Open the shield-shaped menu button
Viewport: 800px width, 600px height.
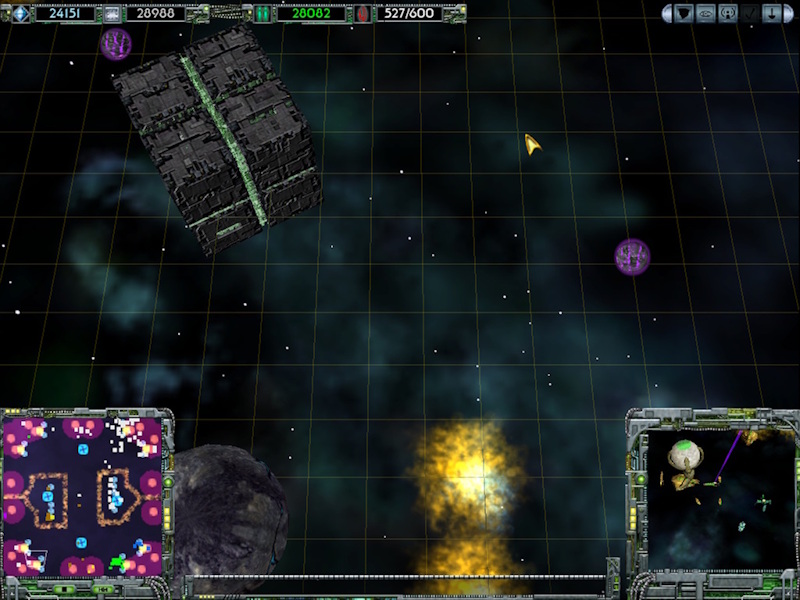pyautogui.click(x=683, y=14)
